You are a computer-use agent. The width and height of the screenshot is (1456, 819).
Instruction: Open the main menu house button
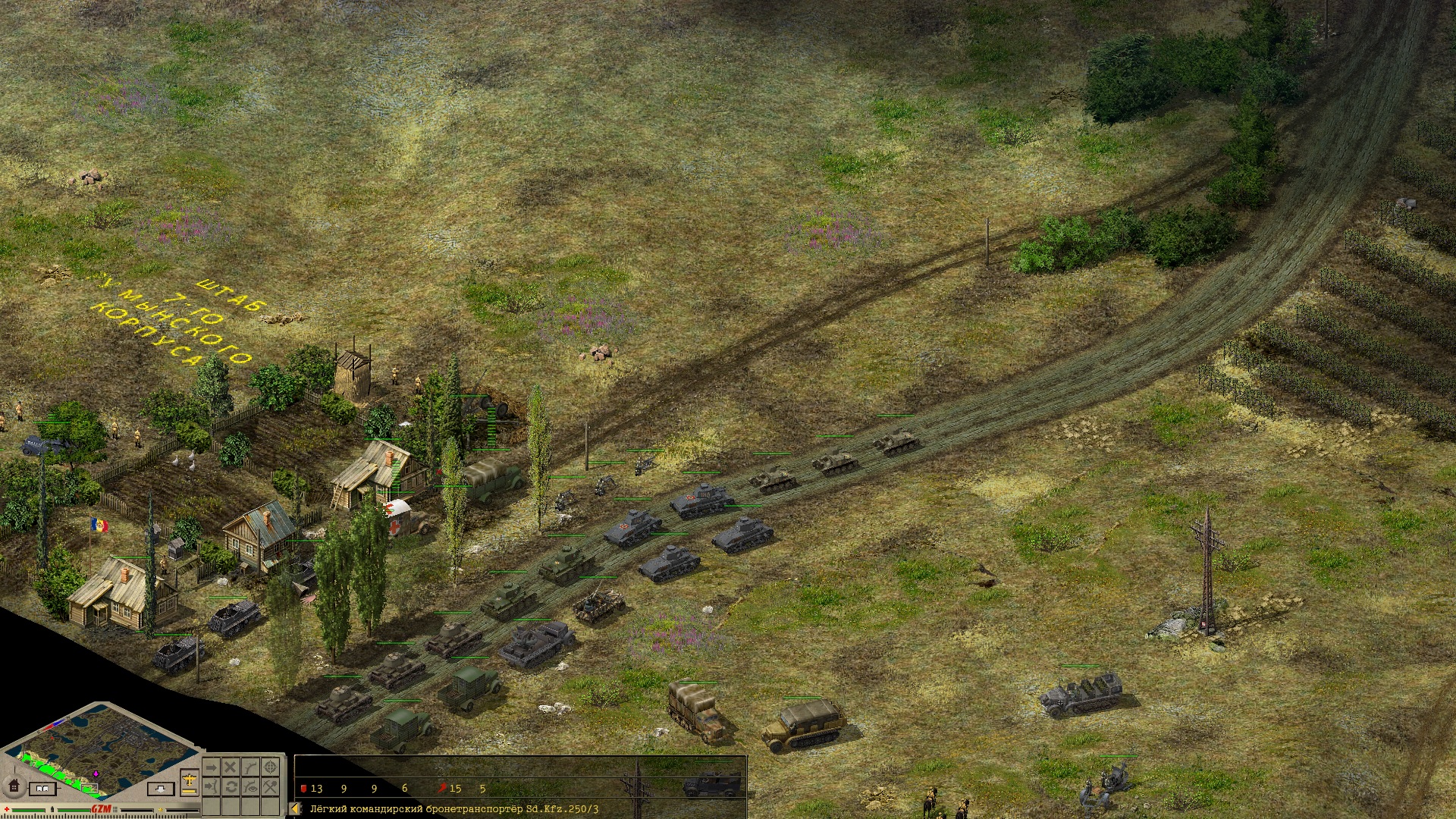[x=13, y=786]
